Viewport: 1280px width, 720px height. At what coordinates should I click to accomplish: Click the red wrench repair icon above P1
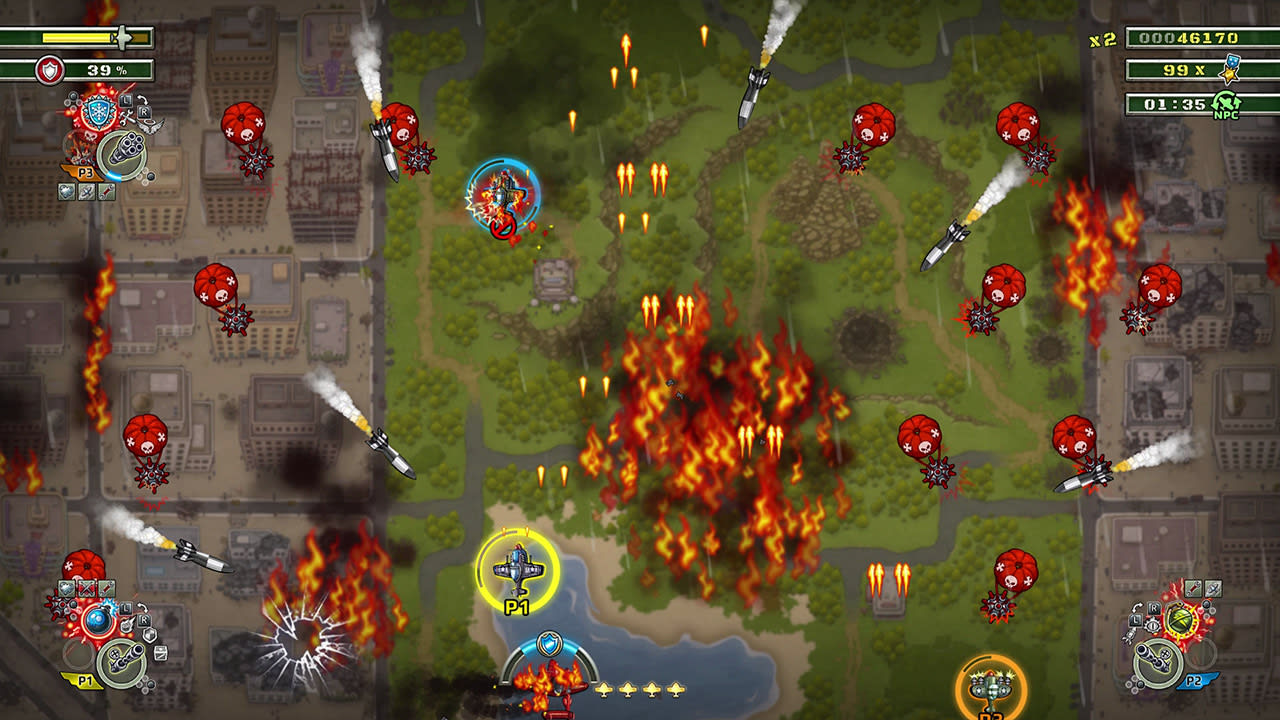pyautogui.click(x=106, y=588)
